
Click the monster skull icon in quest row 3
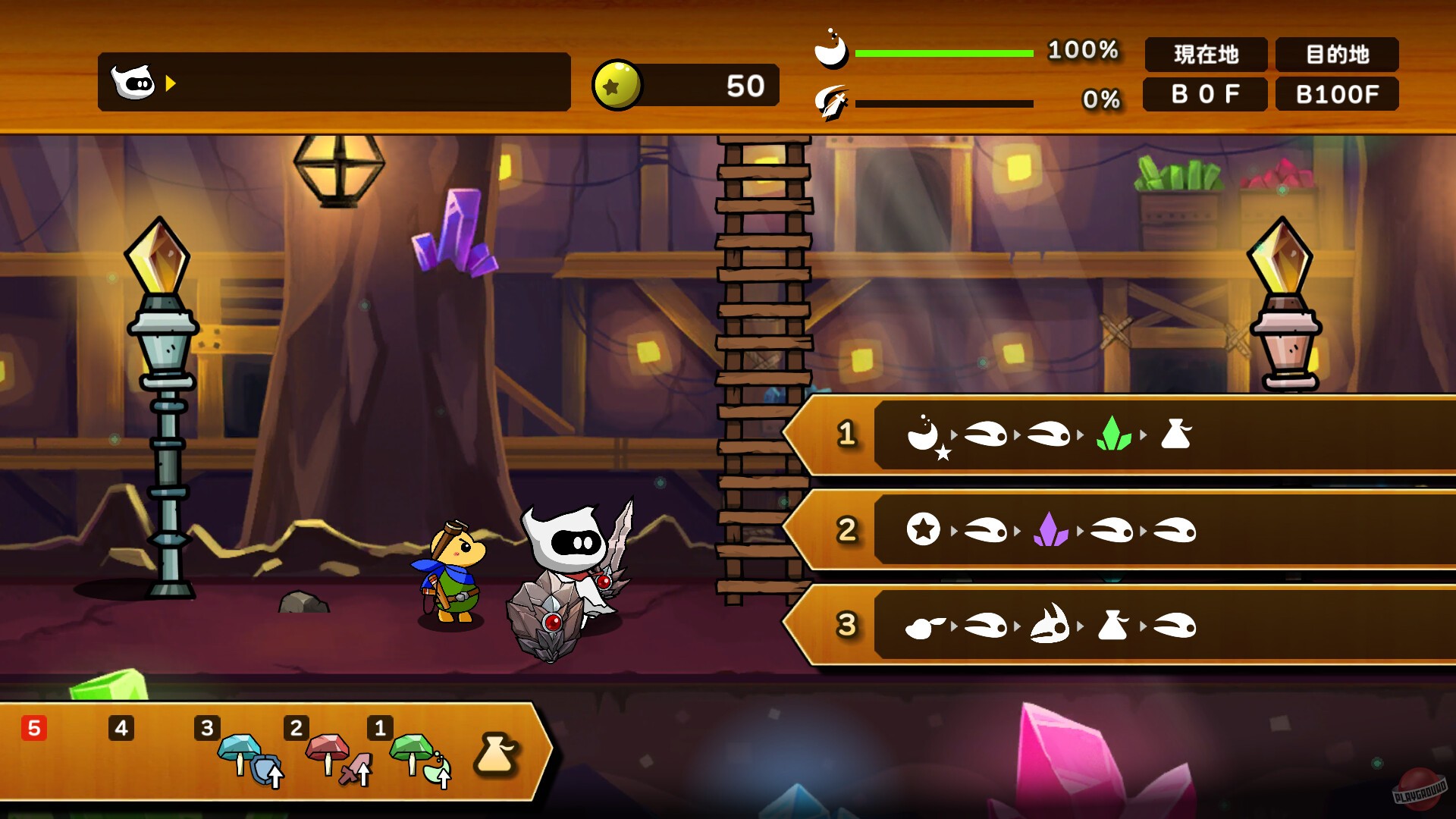coord(1052,625)
